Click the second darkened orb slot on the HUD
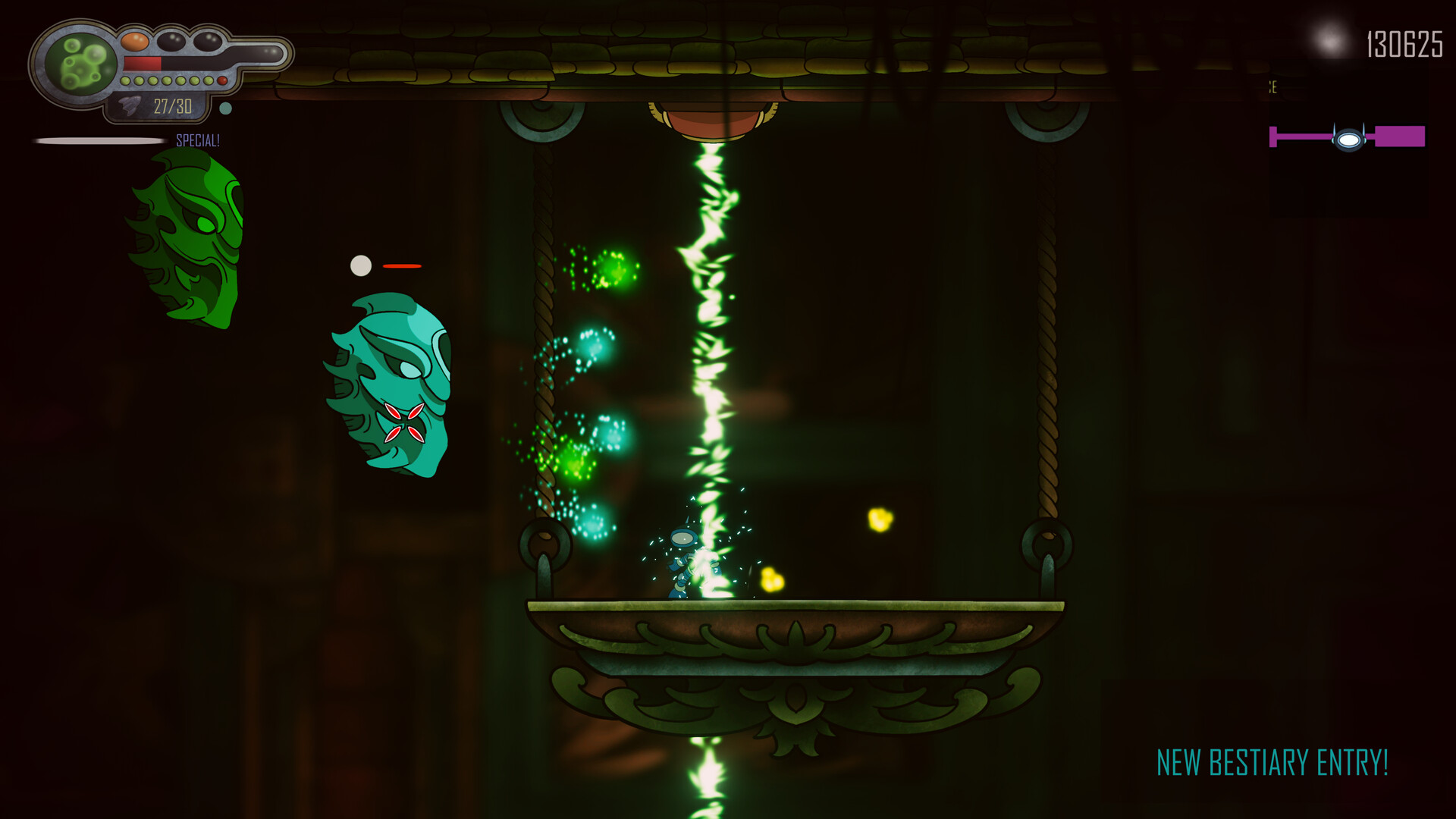This screenshot has height=819, width=1456. 208,42
